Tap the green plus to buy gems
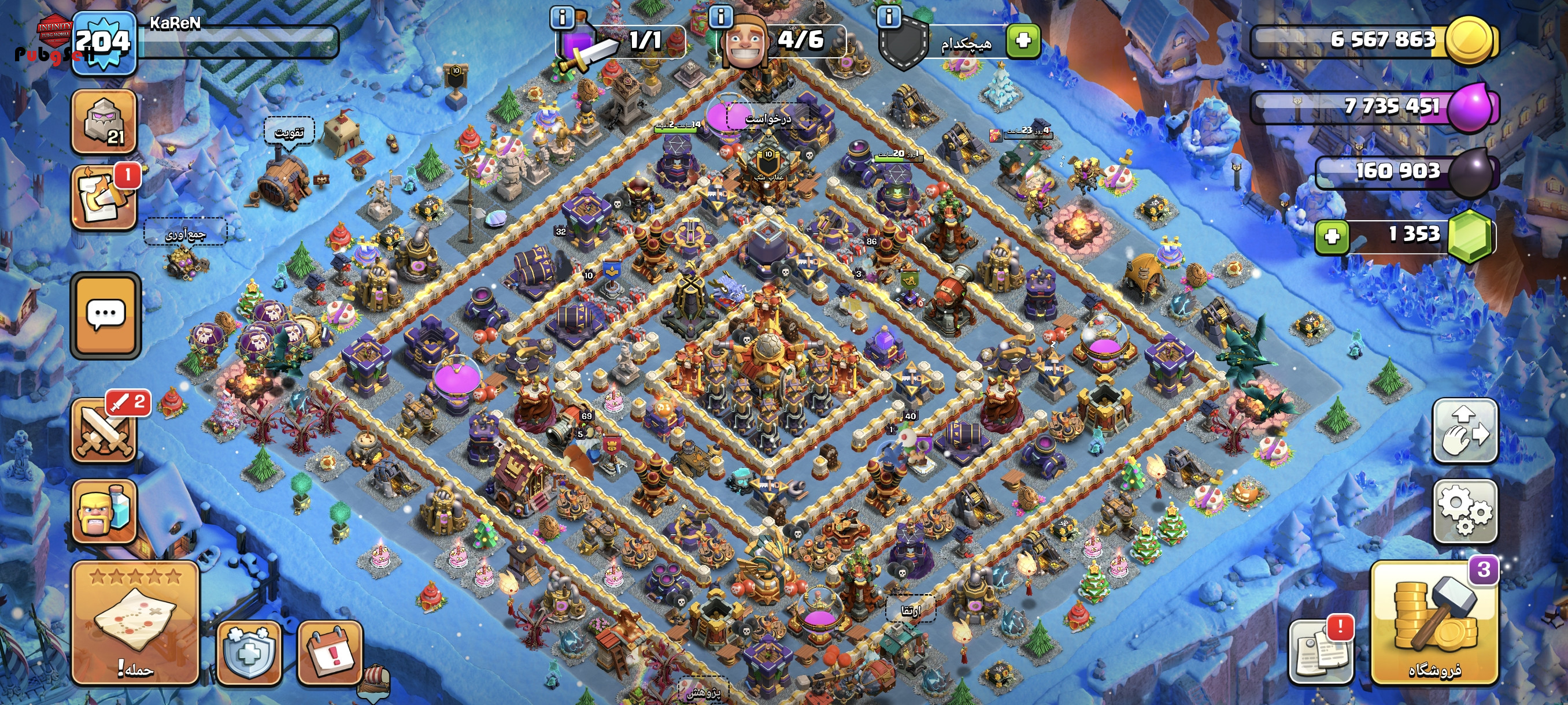Screen dimensions: 1568x705 click(x=1331, y=236)
